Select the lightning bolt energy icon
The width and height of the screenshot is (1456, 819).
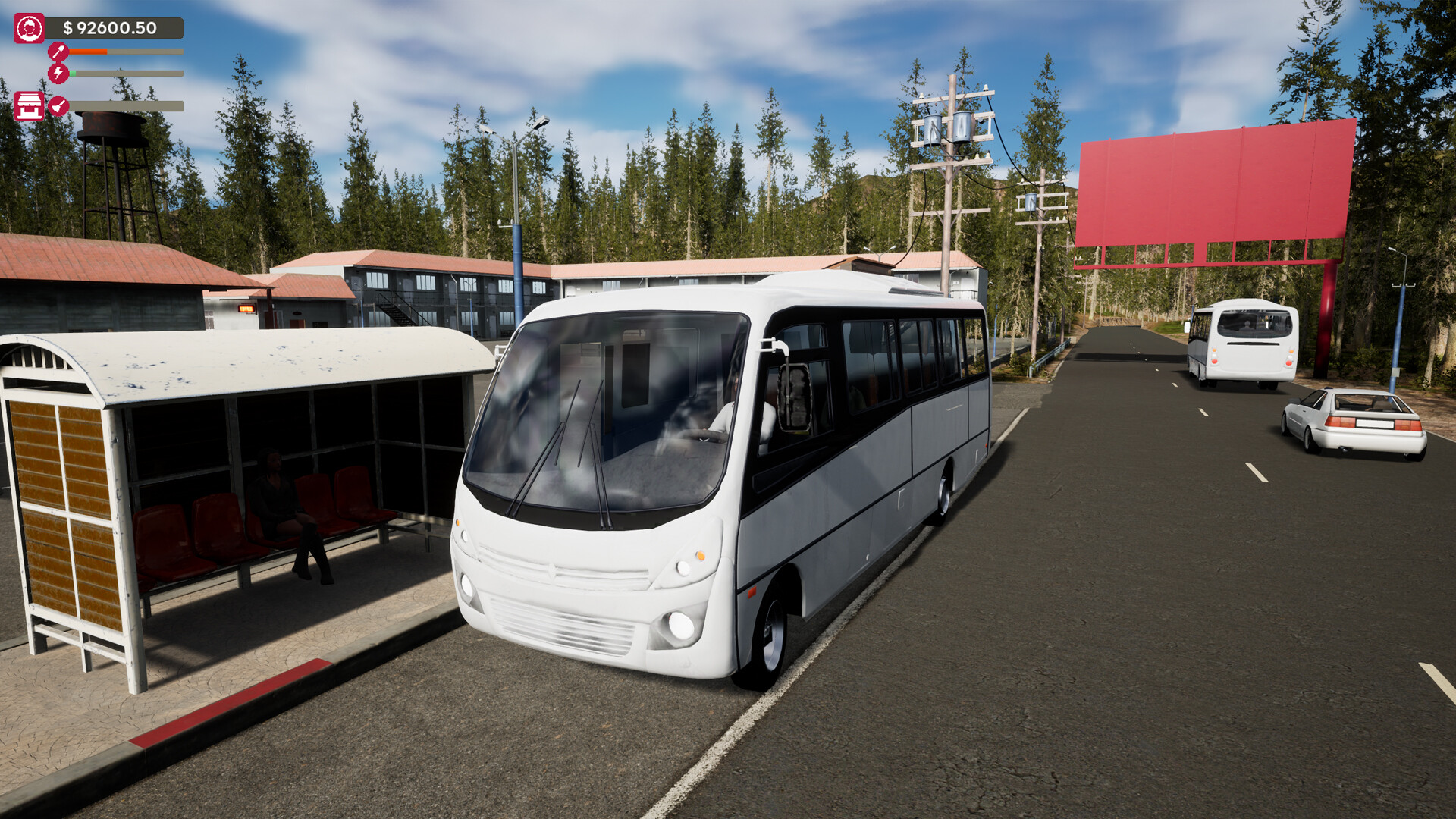58,74
